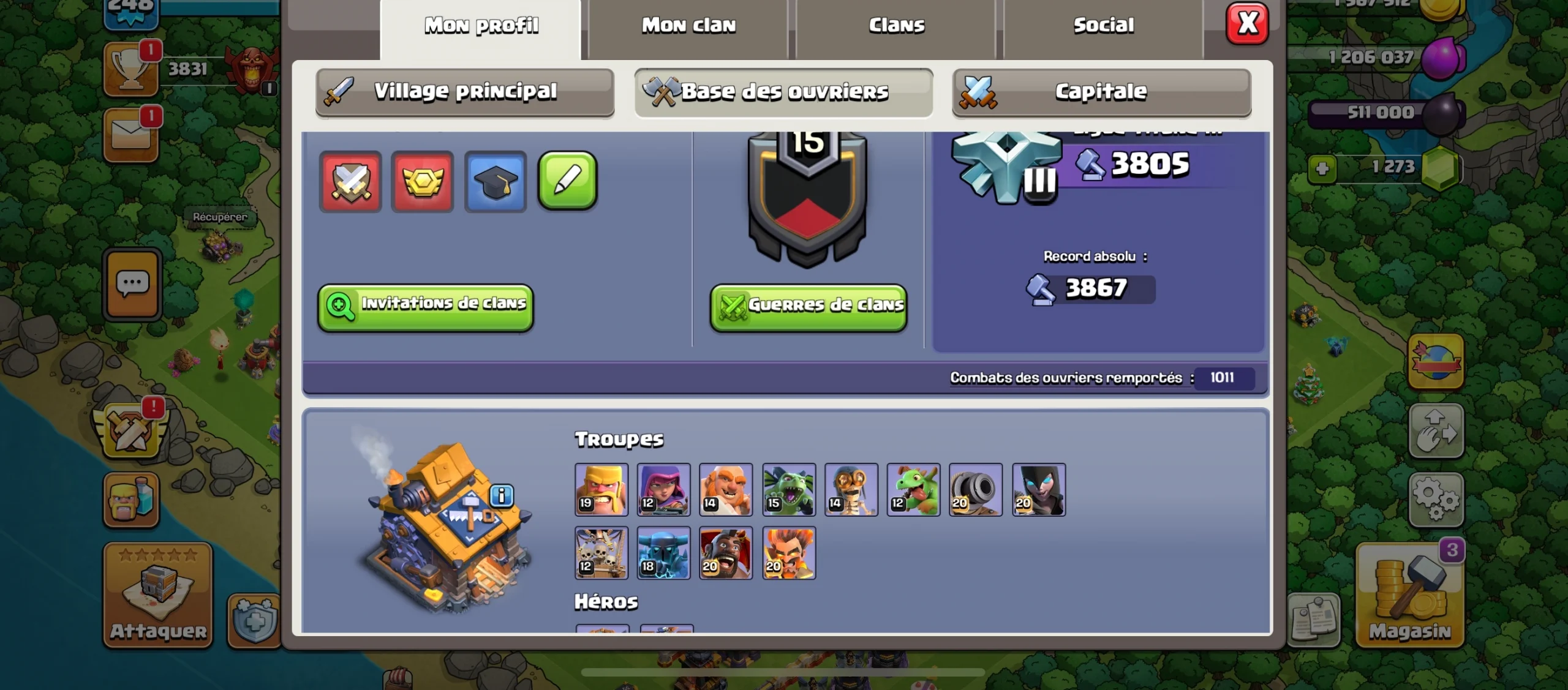Open the Magasin shop
Screen dimensions: 1568x690
coord(1410,595)
